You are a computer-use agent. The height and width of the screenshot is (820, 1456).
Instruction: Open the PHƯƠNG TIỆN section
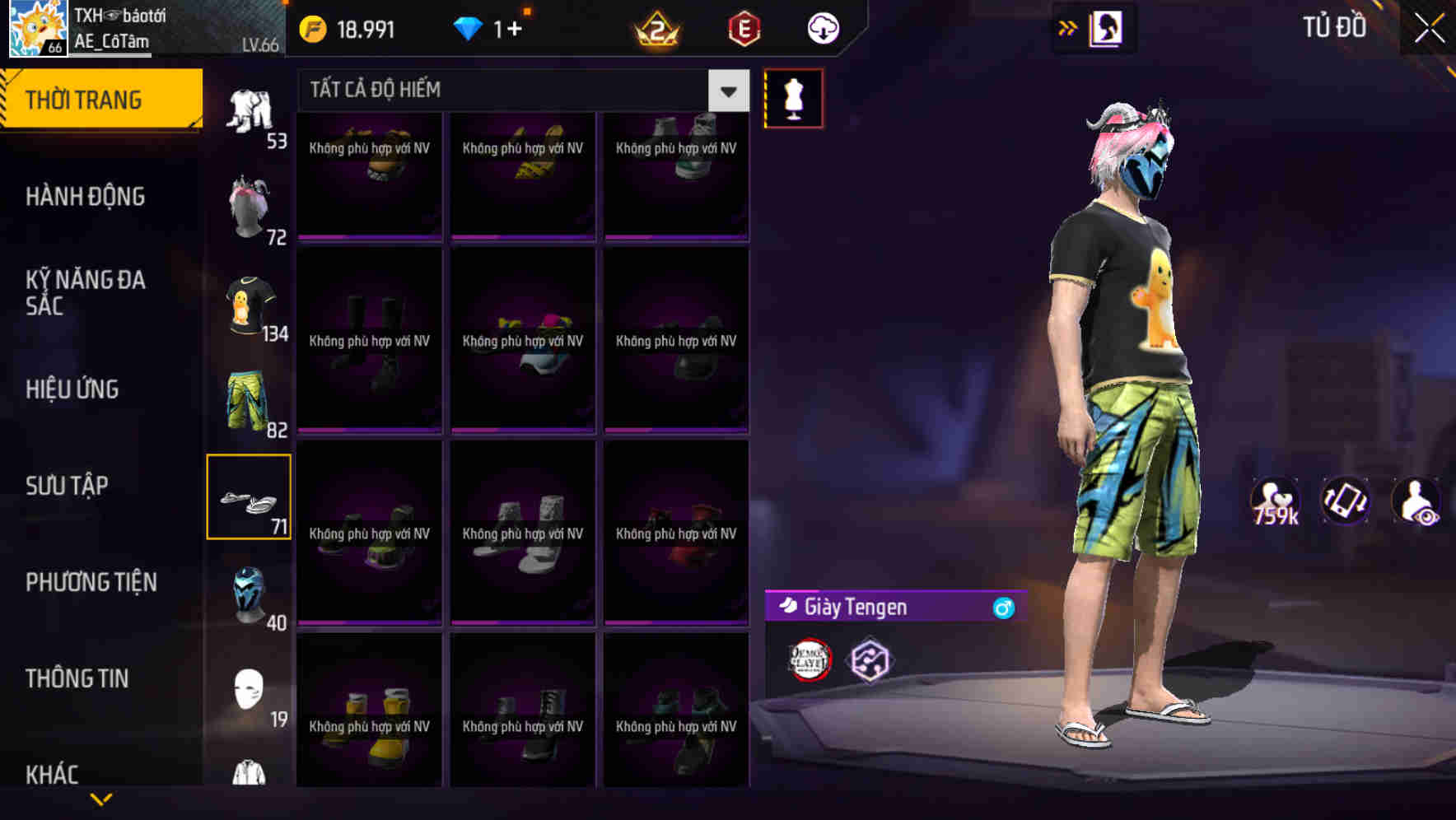91,582
